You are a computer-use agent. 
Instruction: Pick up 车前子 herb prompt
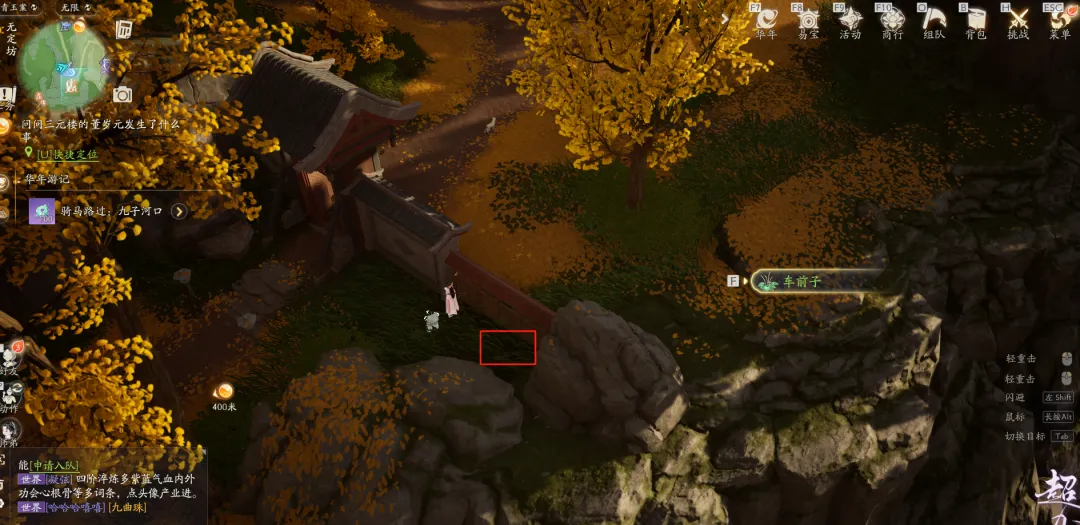click(x=800, y=282)
